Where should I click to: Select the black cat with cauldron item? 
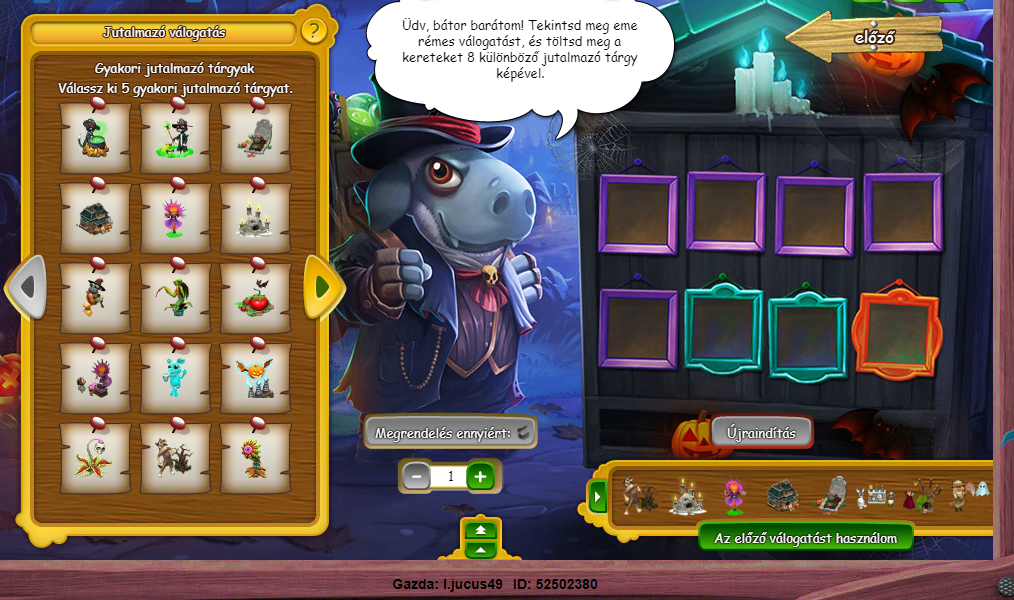coord(95,138)
